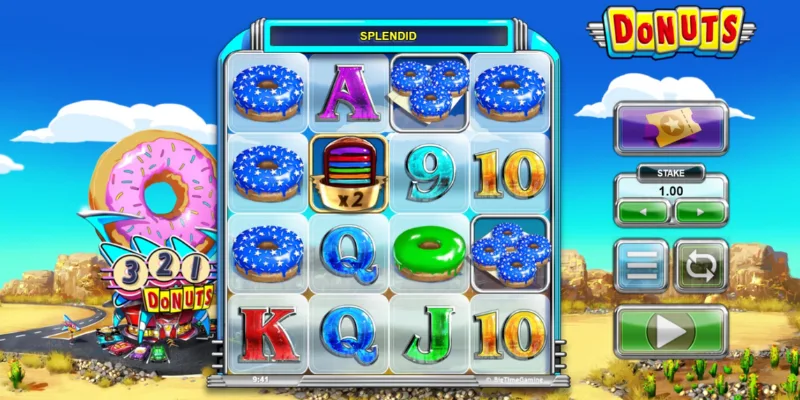Decrease the stake with the left arrow
This screenshot has height=400, width=800.
click(x=643, y=211)
